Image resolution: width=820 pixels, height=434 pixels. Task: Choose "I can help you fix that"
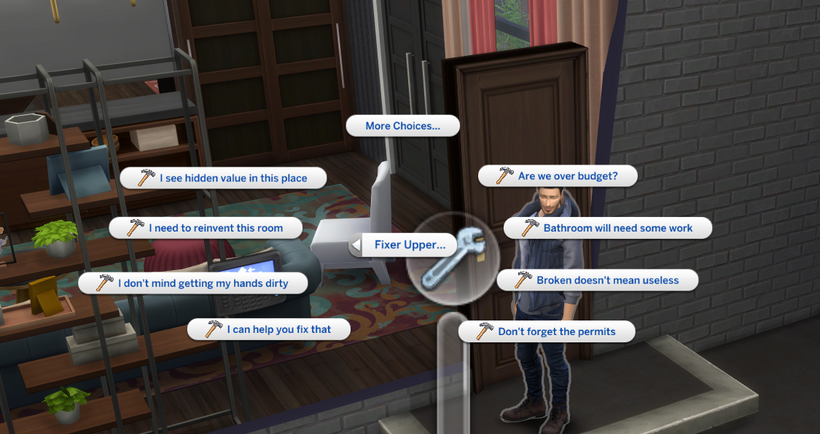[x=268, y=329]
